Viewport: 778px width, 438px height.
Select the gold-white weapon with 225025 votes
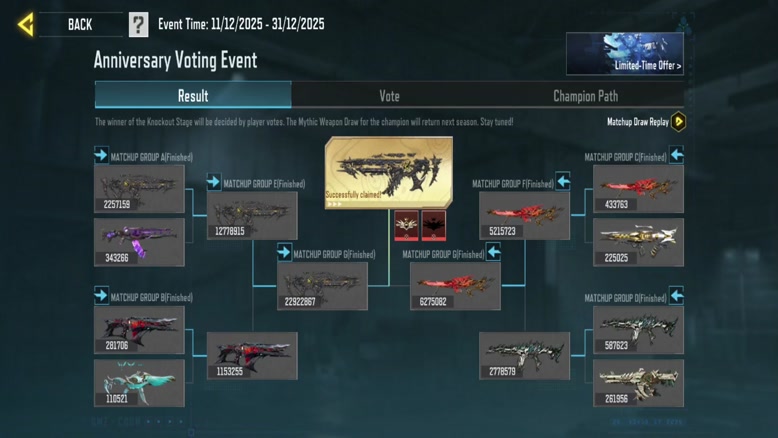coord(638,242)
